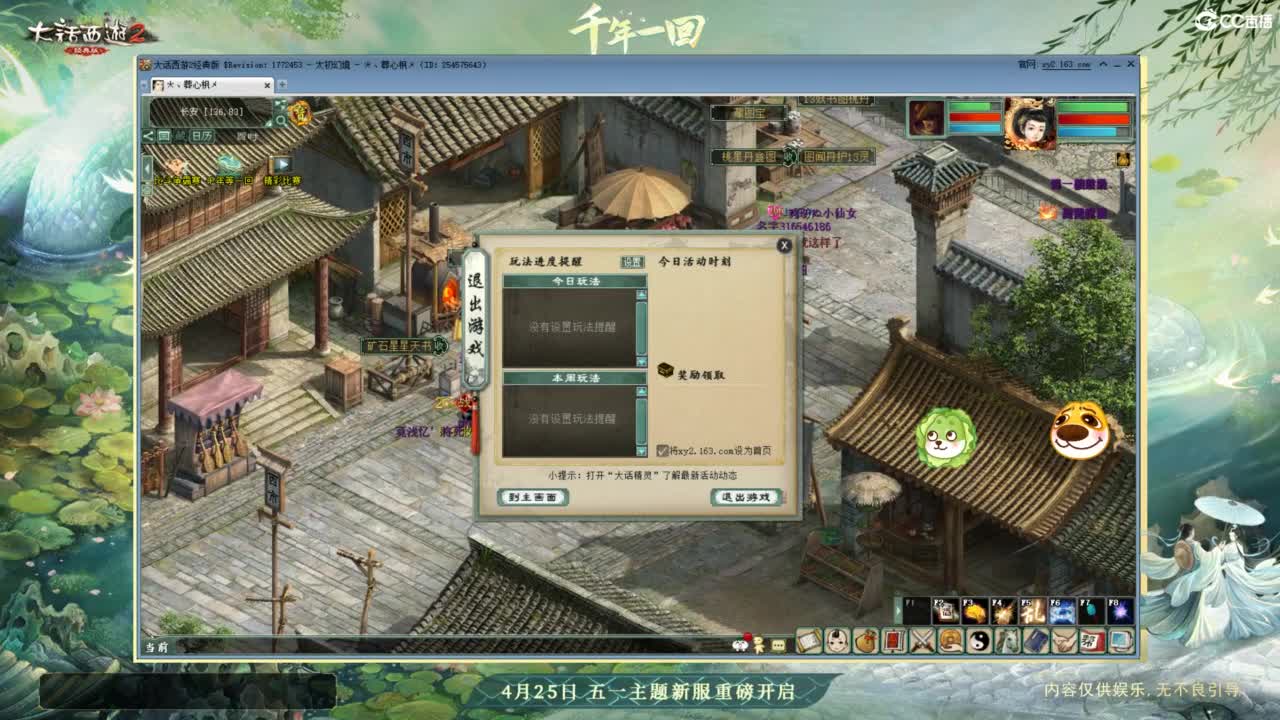The height and width of the screenshot is (720, 1280).
Task: Open the 日历 calendar menu
Action: (x=203, y=136)
